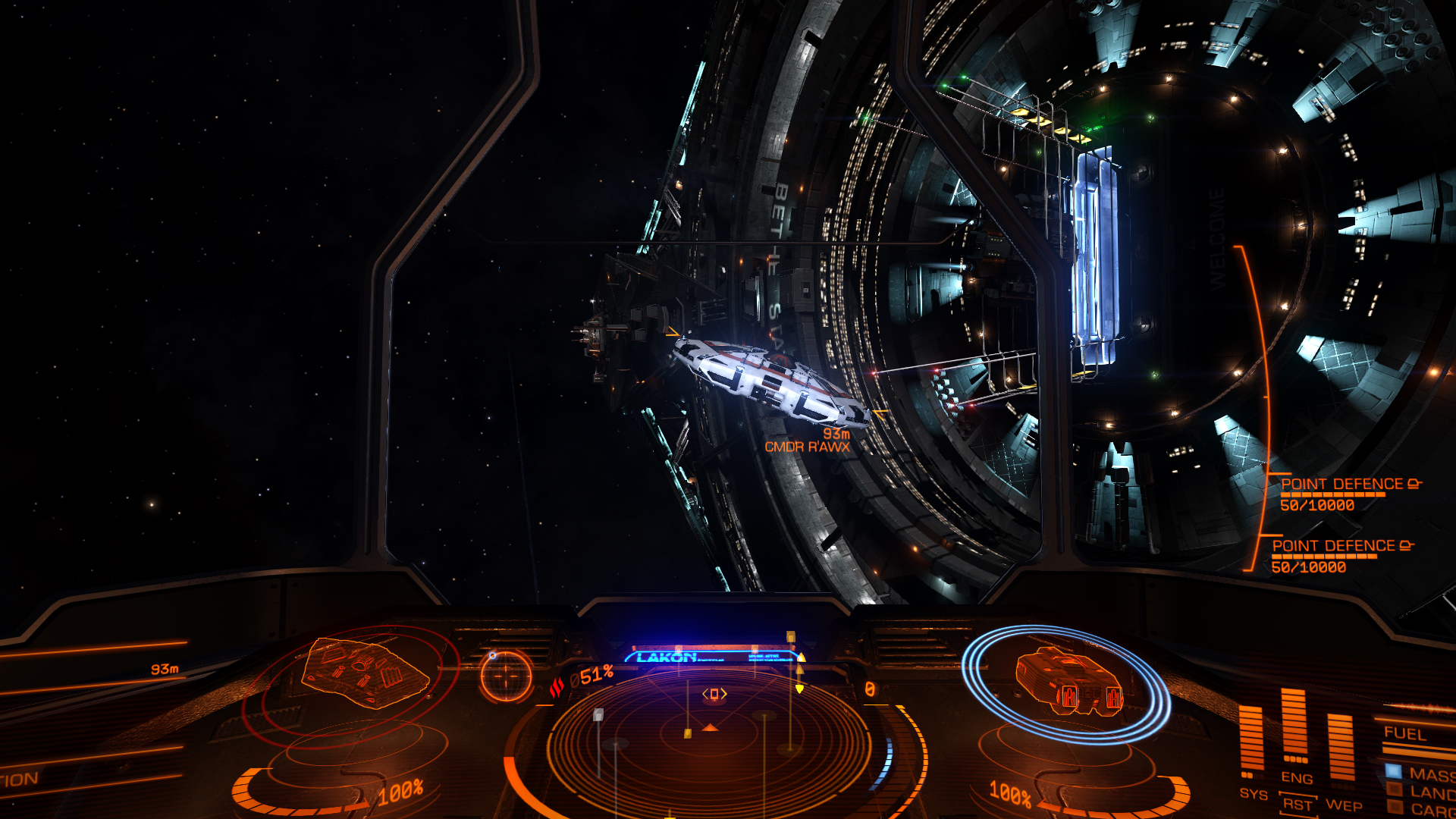This screenshot has width=1456, height=819.
Task: Reset power distribution with RST
Action: point(1297,804)
